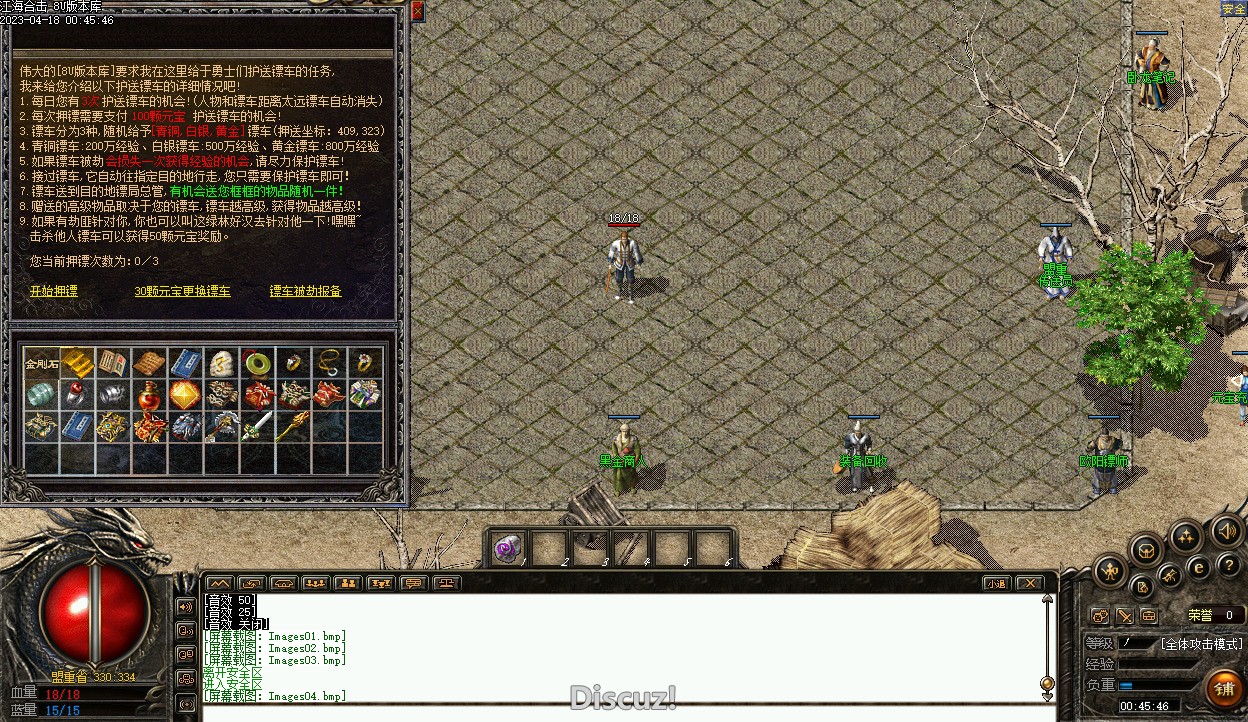Pick the gold bars in the bag
The image size is (1248, 722).
pos(77,363)
